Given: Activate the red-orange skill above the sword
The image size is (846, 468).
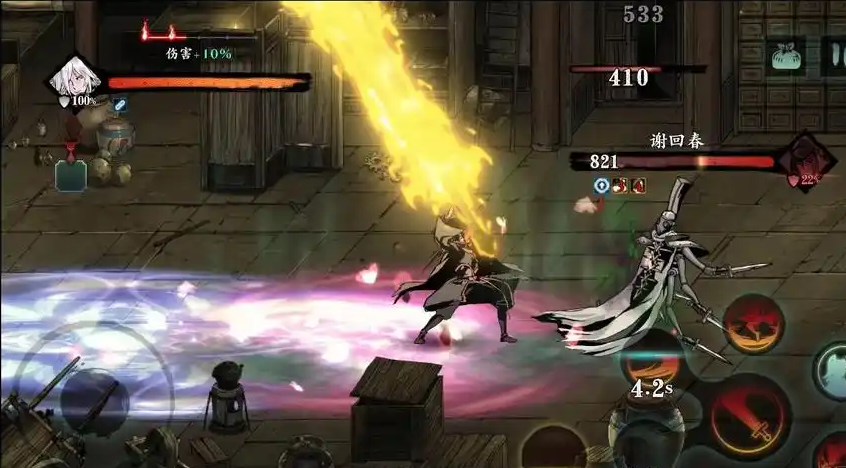Looking at the screenshot, I should coord(752,324).
